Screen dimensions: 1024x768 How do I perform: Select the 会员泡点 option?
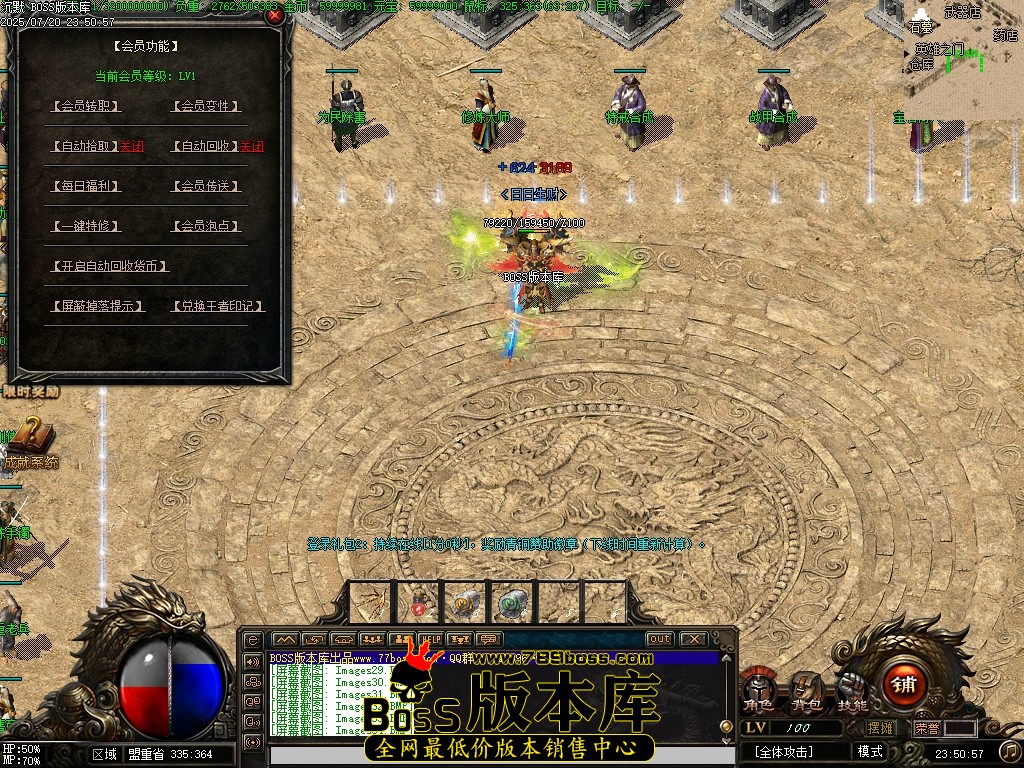207,226
